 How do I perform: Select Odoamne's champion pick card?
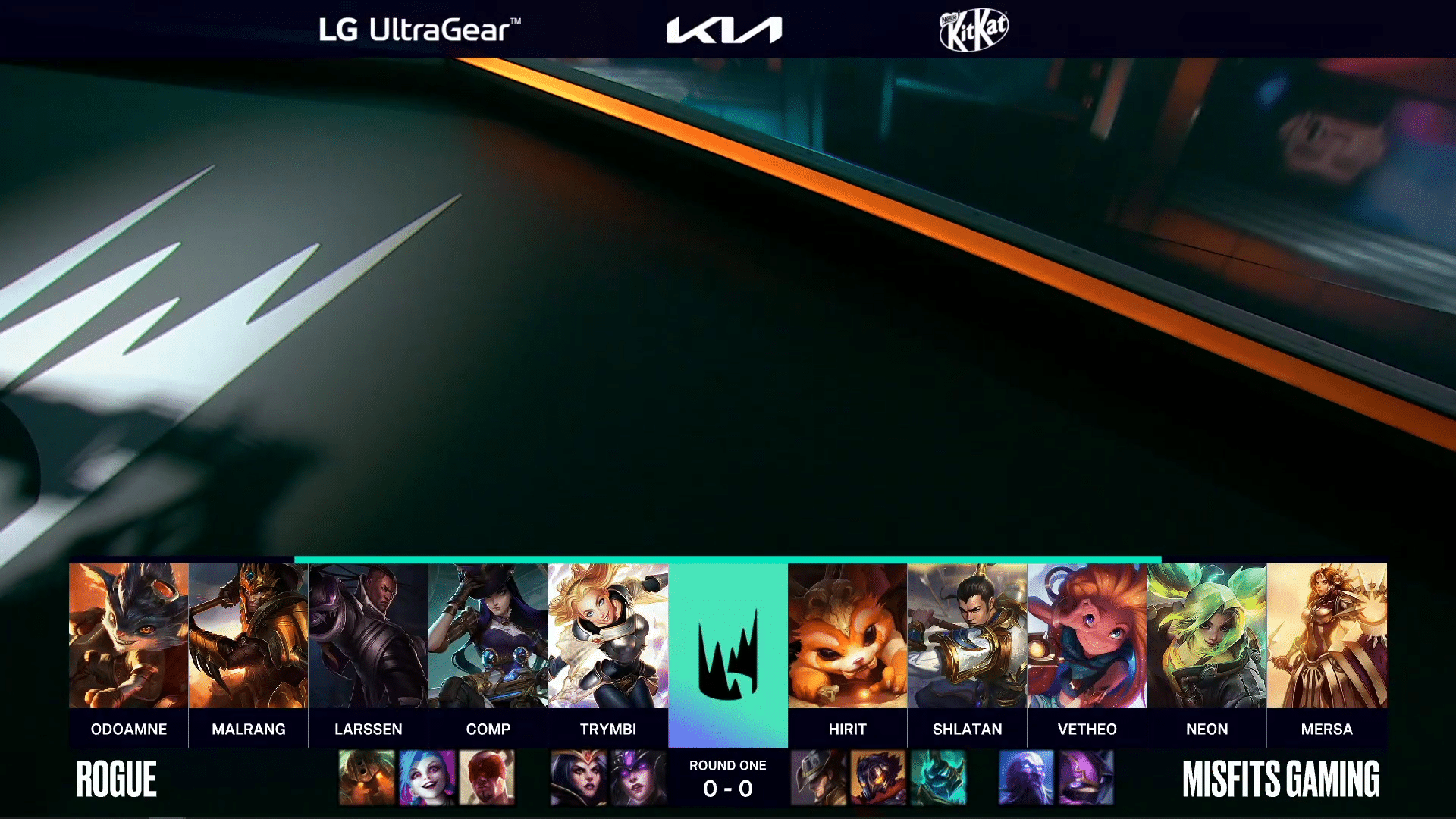128,635
